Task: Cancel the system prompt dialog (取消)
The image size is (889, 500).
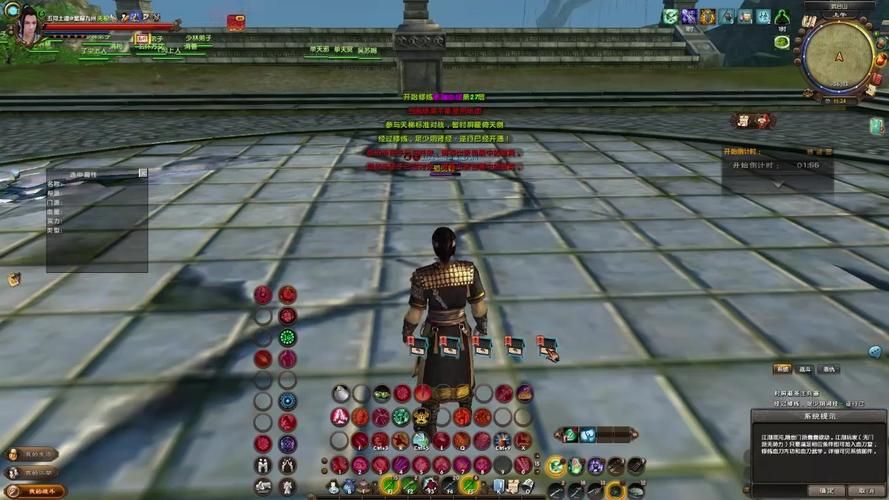Action: (x=863, y=490)
